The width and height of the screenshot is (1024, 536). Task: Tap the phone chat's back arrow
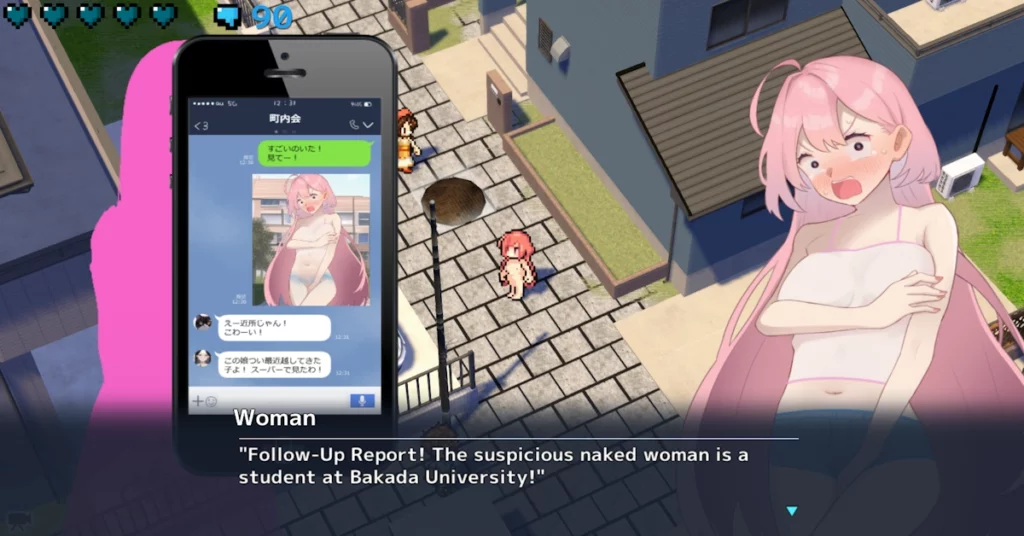point(199,125)
